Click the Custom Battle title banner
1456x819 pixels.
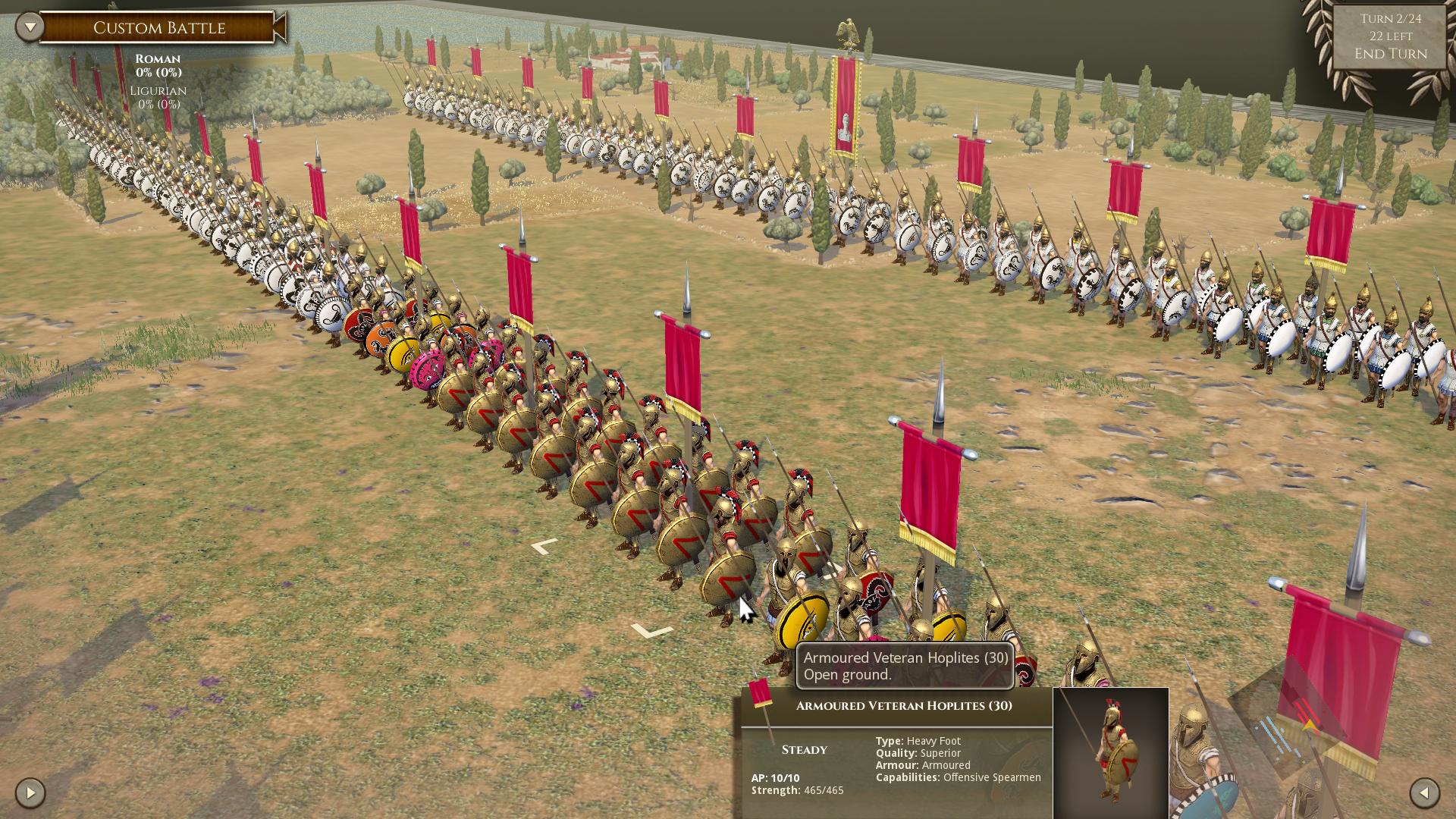pos(159,28)
